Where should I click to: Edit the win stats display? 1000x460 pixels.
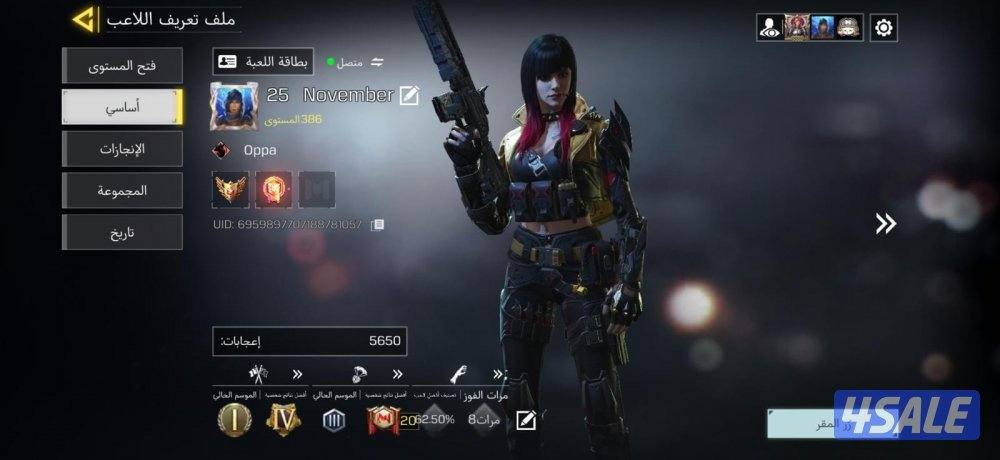[526, 420]
